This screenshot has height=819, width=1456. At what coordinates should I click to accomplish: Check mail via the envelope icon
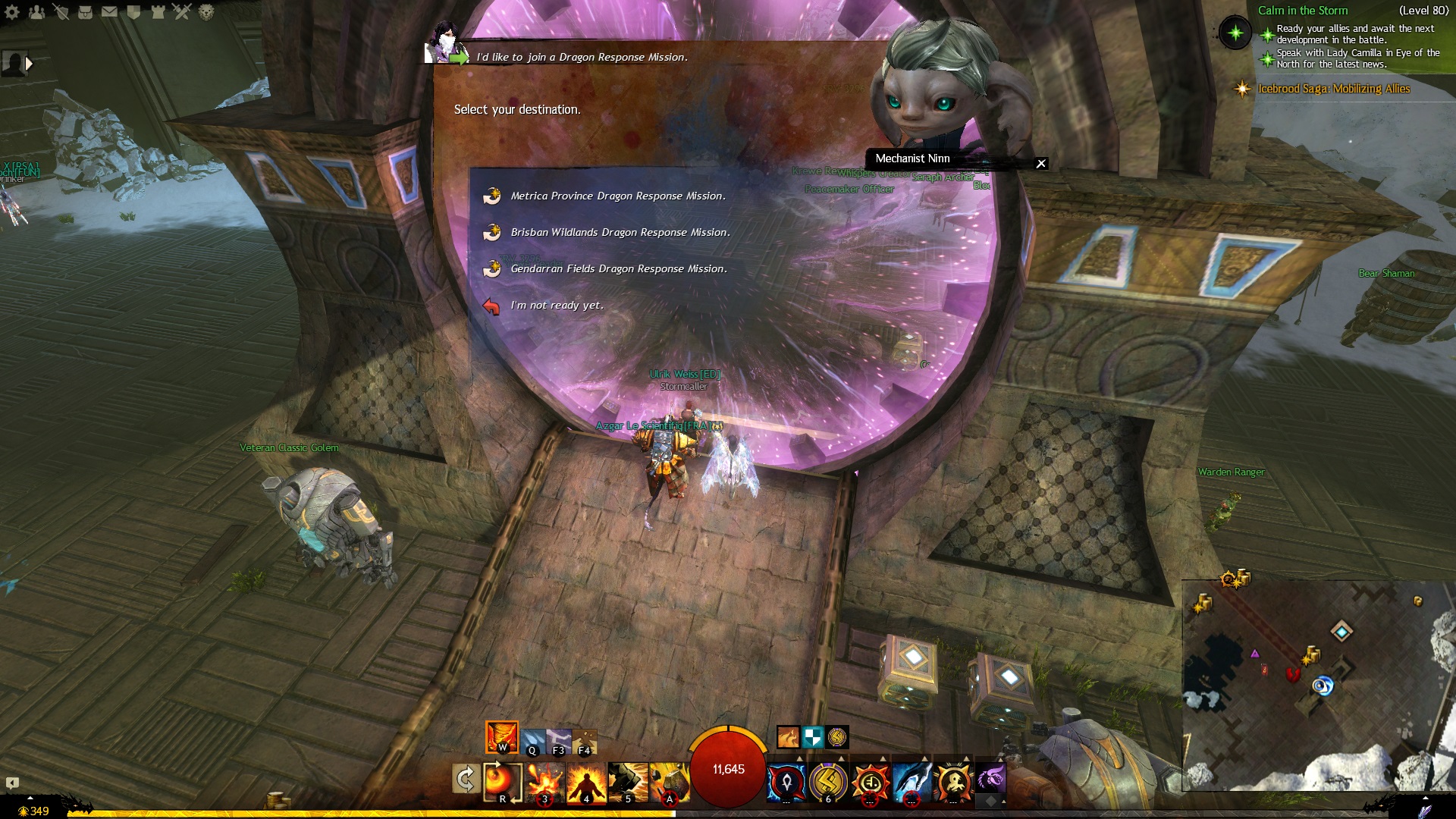[x=109, y=12]
